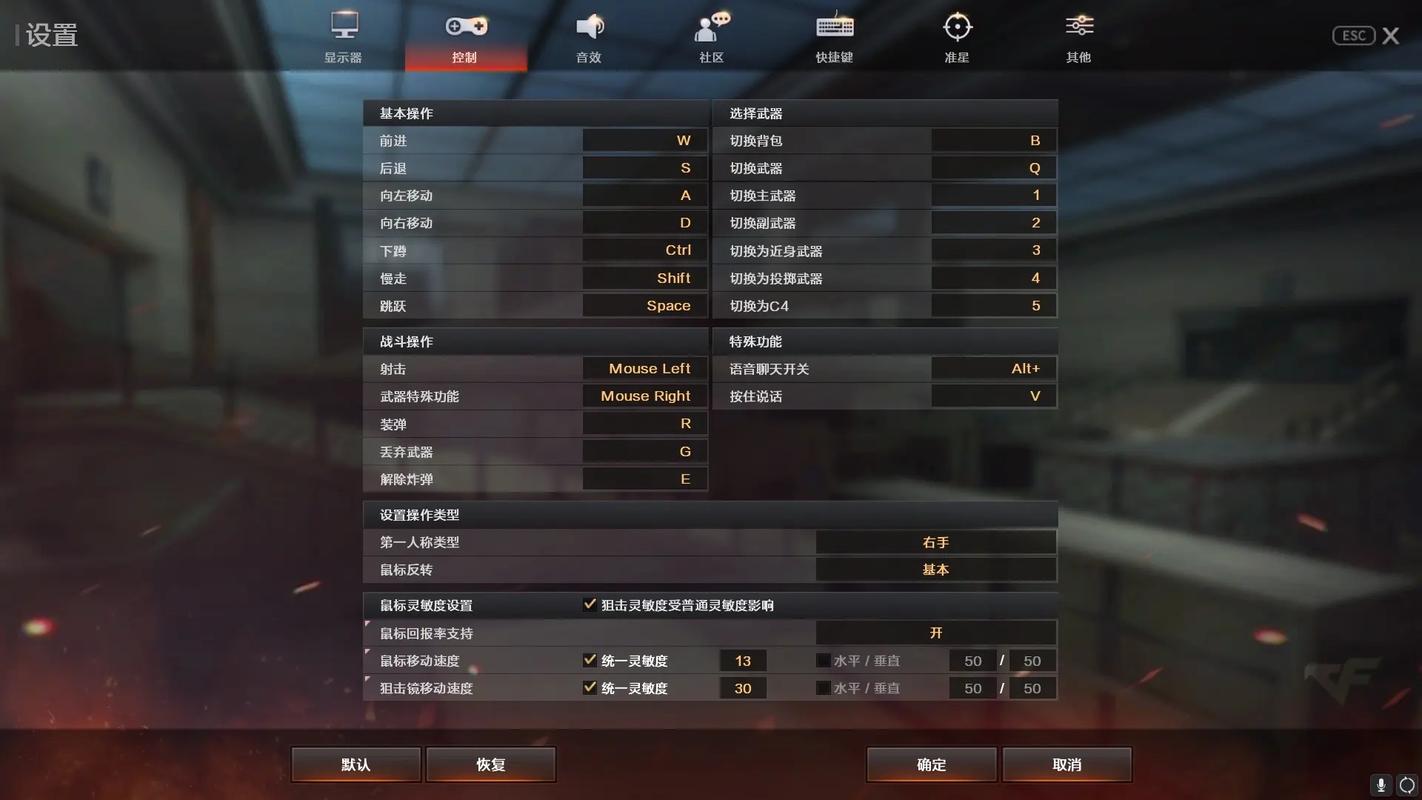Open settings via the 快捷键 keyboard icon
This screenshot has width=1422, height=800.
click(833, 27)
